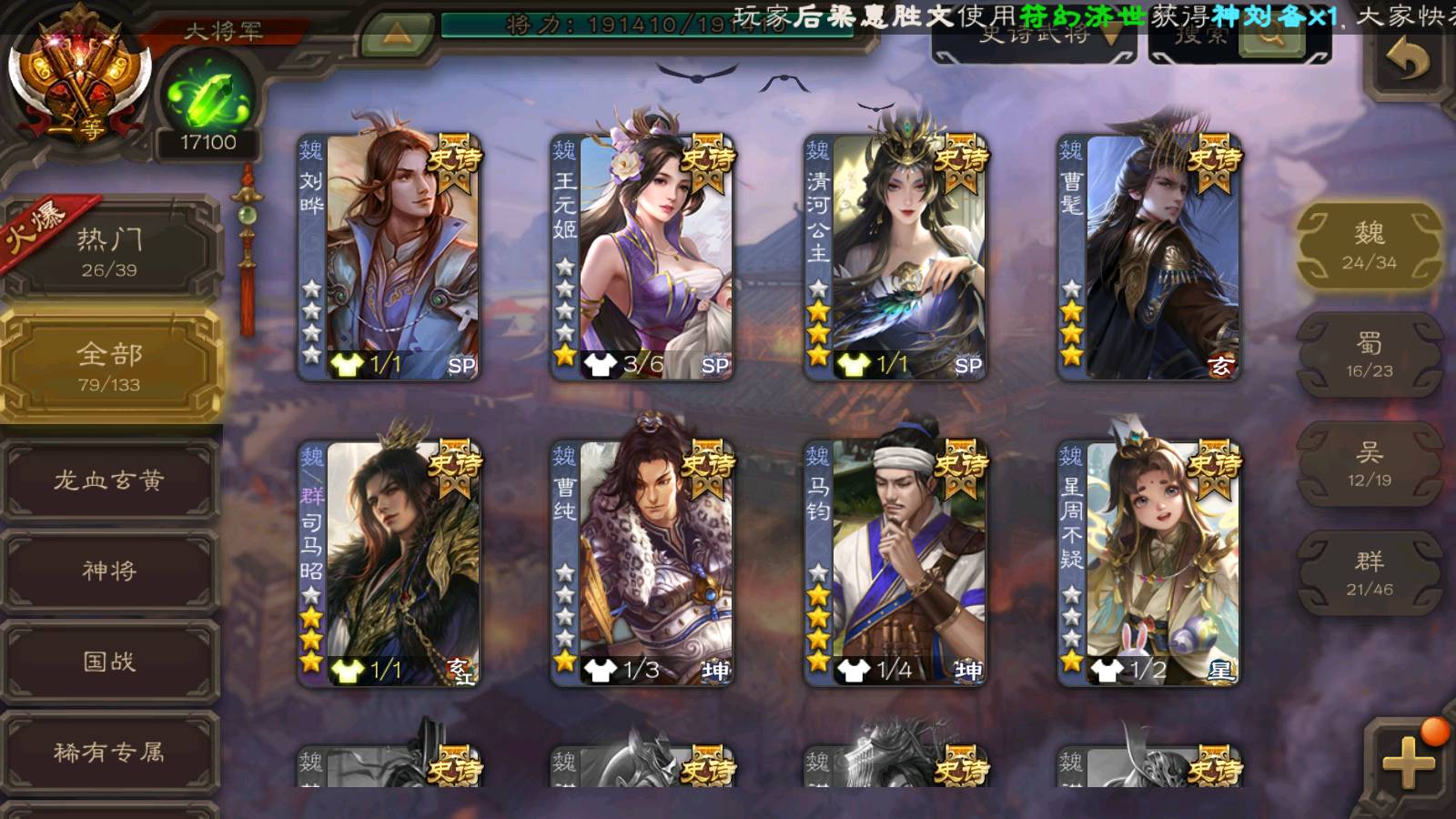Image resolution: width=1456 pixels, height=819 pixels.
Task: Pick the 司马昭 hero card
Action: click(389, 562)
